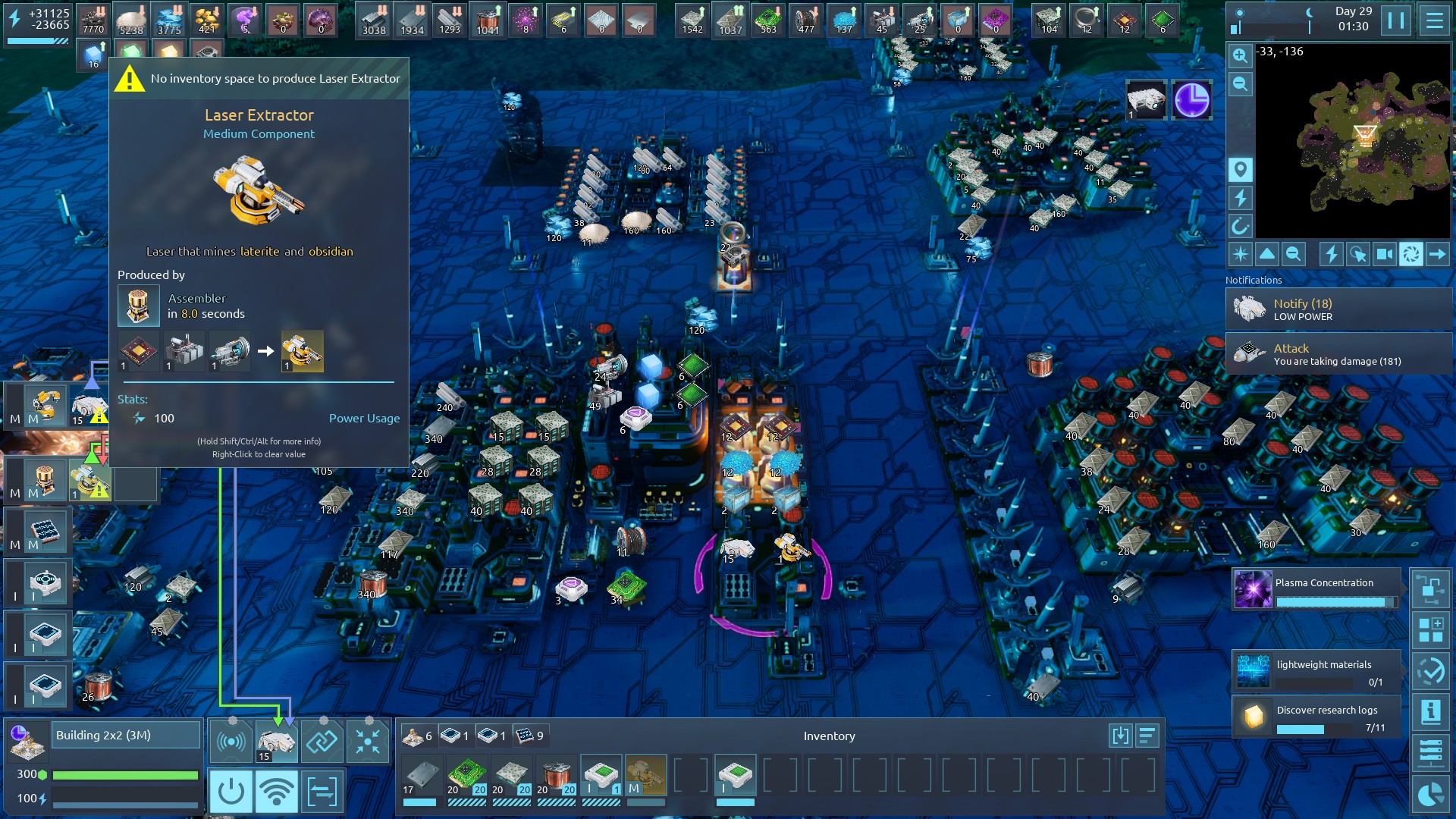Click the Assembler icon in the tooltip

pos(138,306)
